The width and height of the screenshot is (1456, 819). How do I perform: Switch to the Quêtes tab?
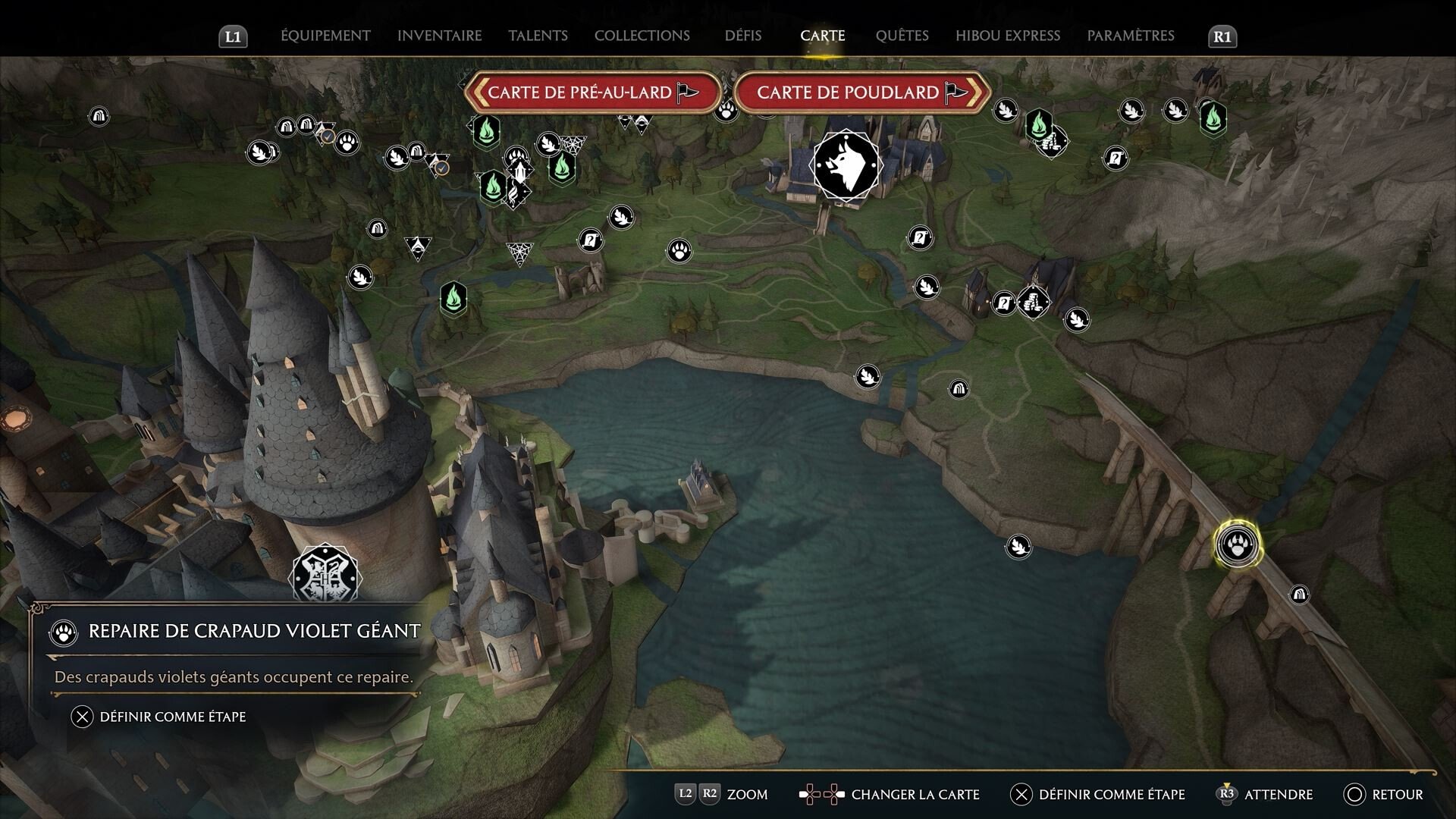point(902,35)
